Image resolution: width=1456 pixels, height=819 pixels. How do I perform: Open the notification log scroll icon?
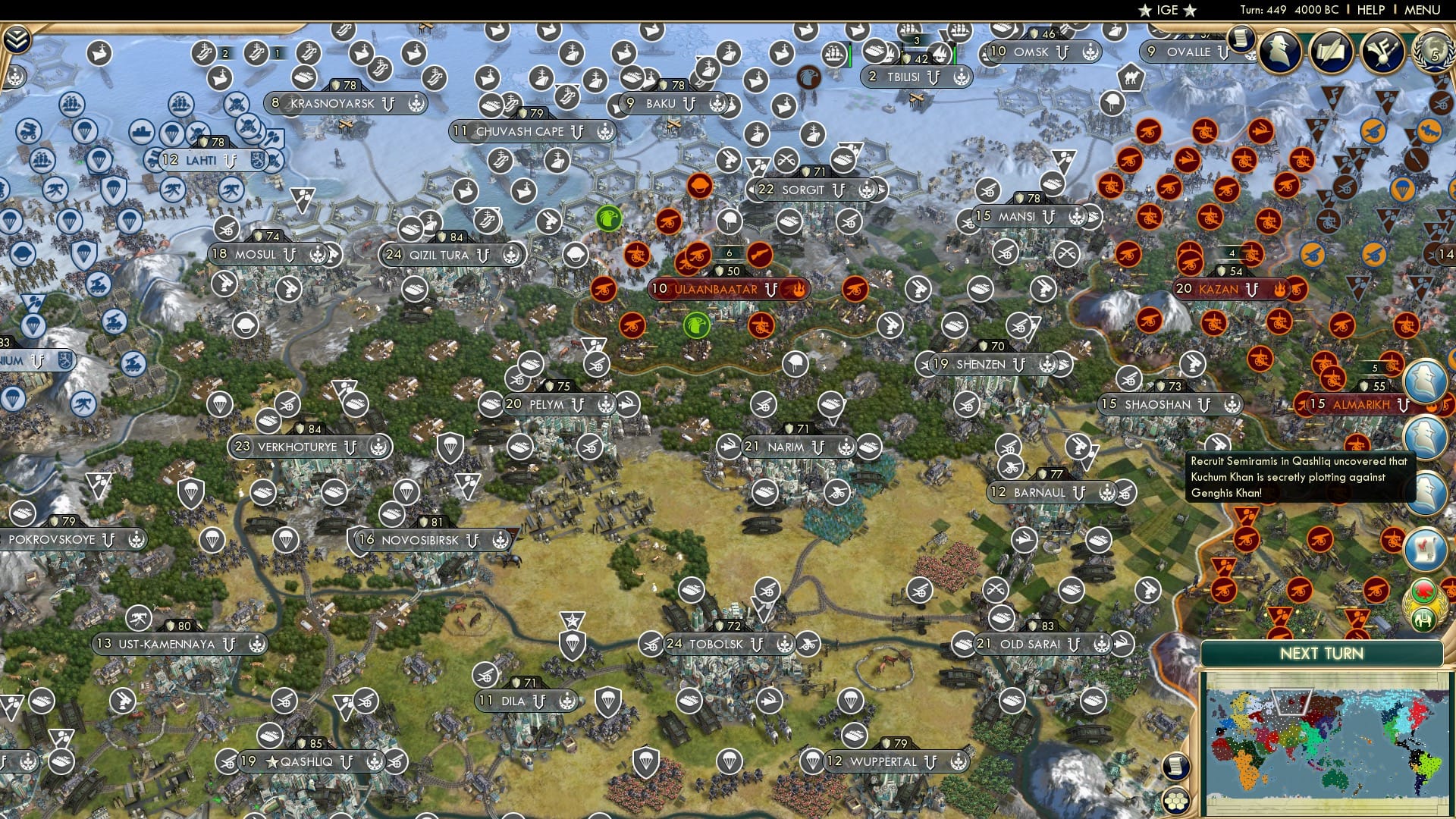(x=1242, y=39)
